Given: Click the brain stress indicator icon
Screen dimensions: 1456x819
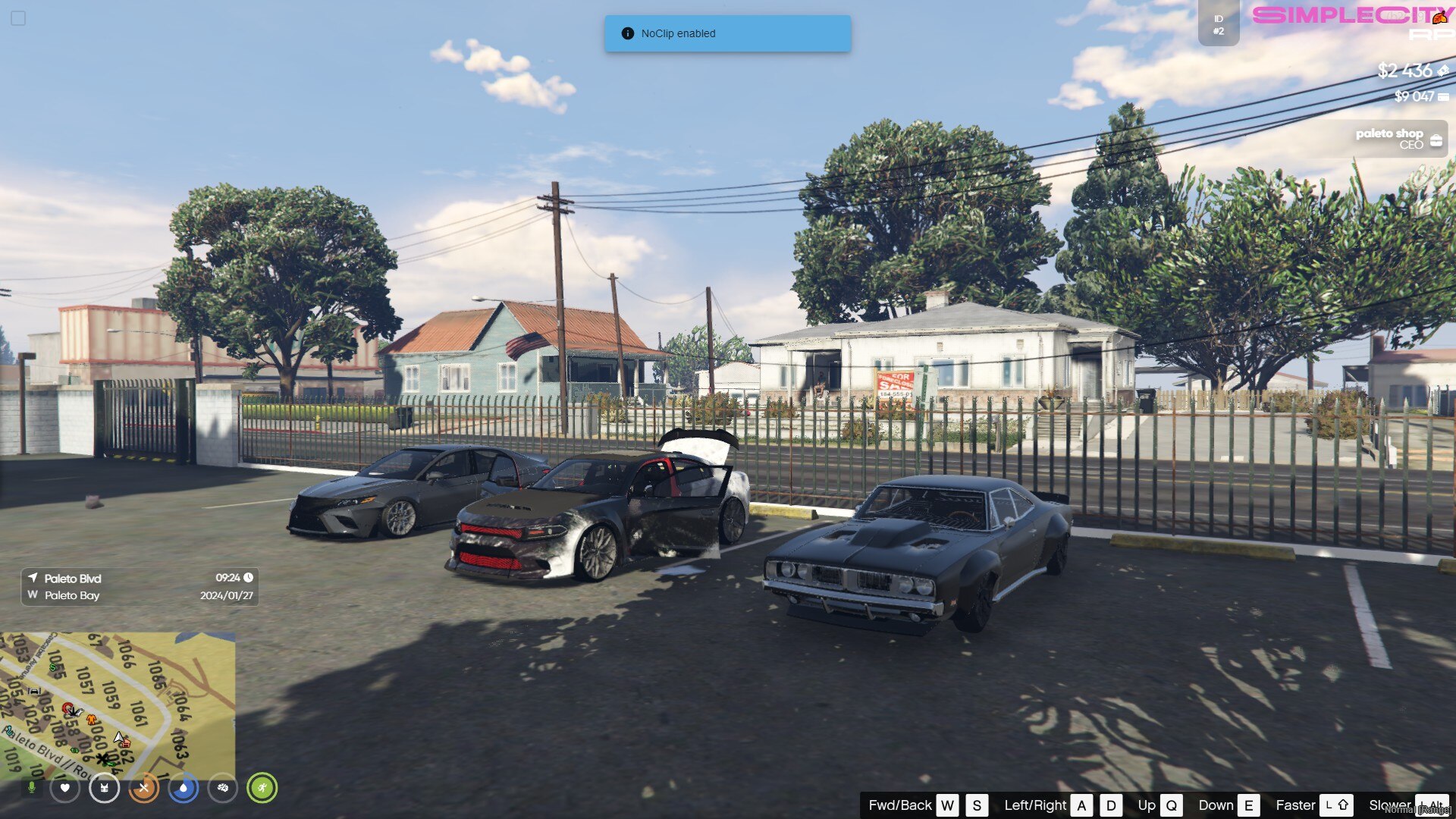Looking at the screenshot, I should 222,788.
